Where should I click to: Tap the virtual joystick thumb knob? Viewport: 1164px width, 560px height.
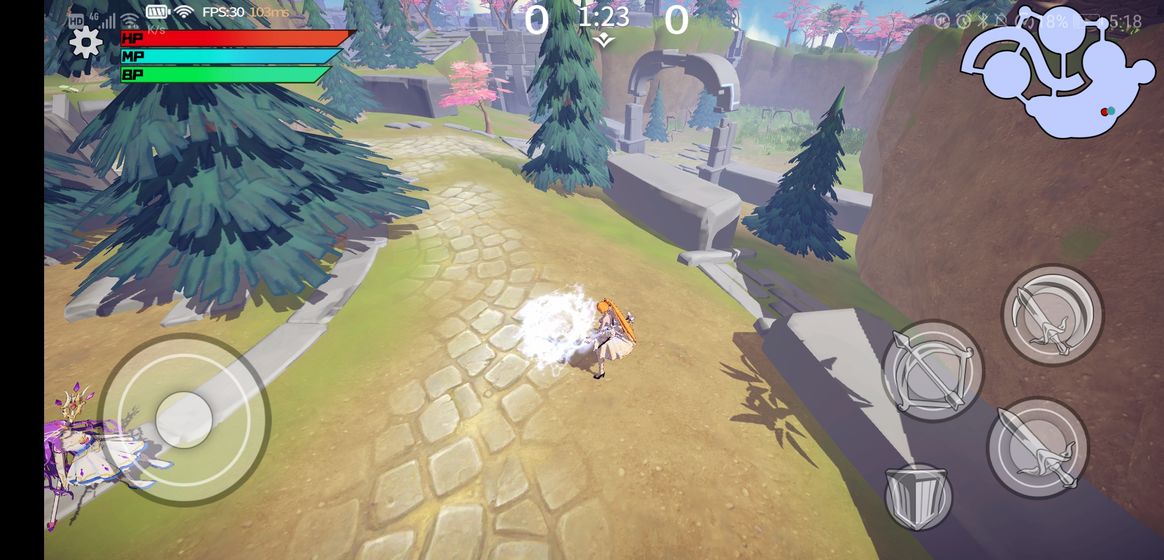pos(184,419)
